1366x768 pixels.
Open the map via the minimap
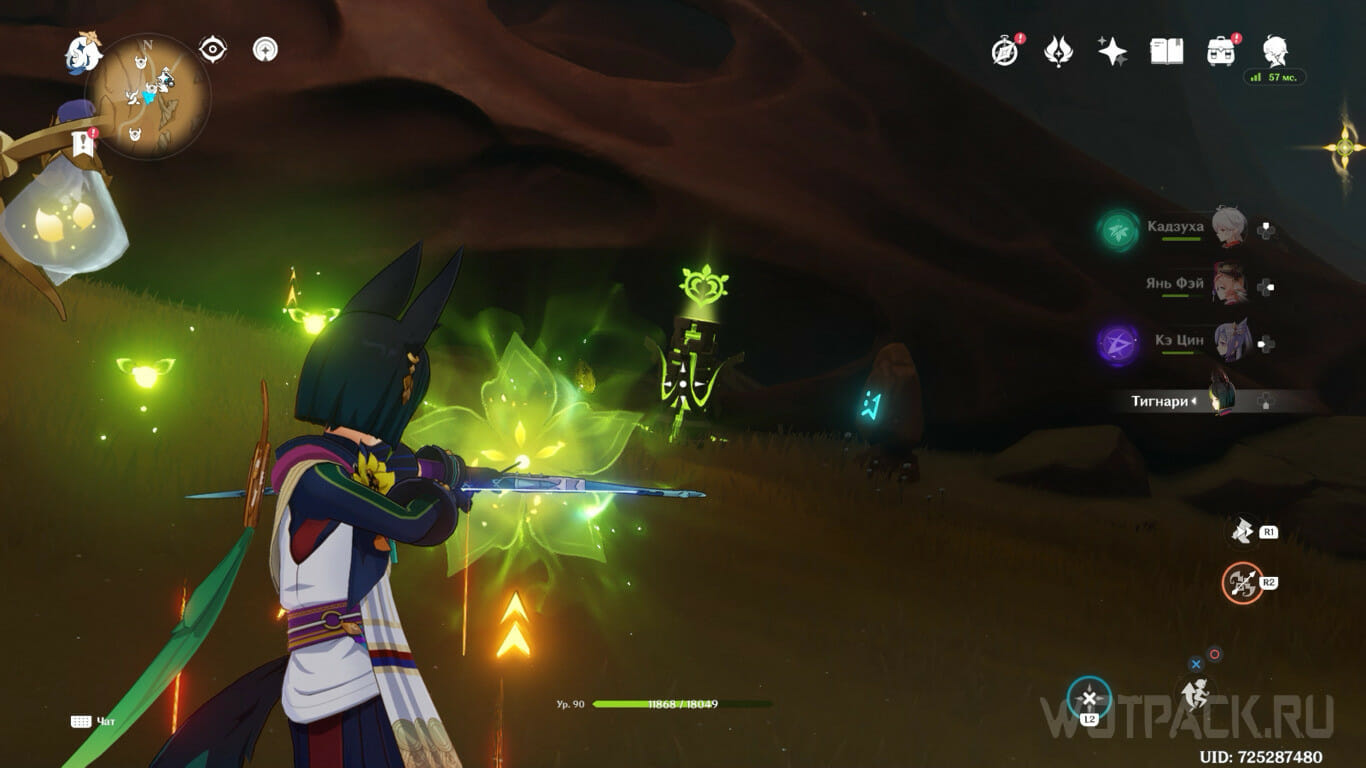[148, 96]
